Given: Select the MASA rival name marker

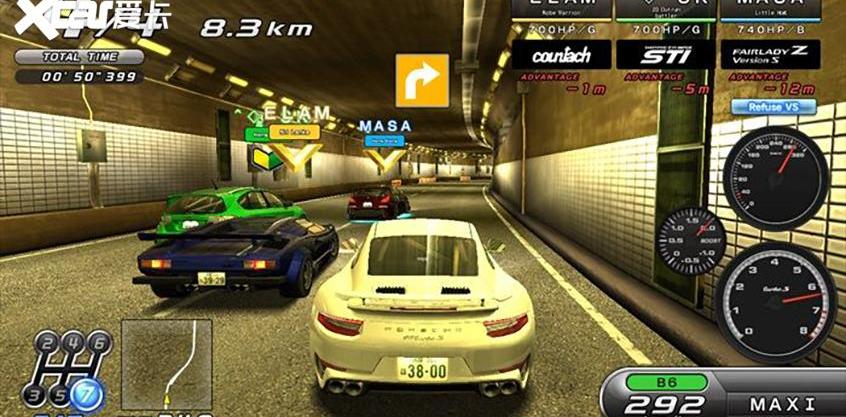Looking at the screenshot, I should click(x=386, y=126).
